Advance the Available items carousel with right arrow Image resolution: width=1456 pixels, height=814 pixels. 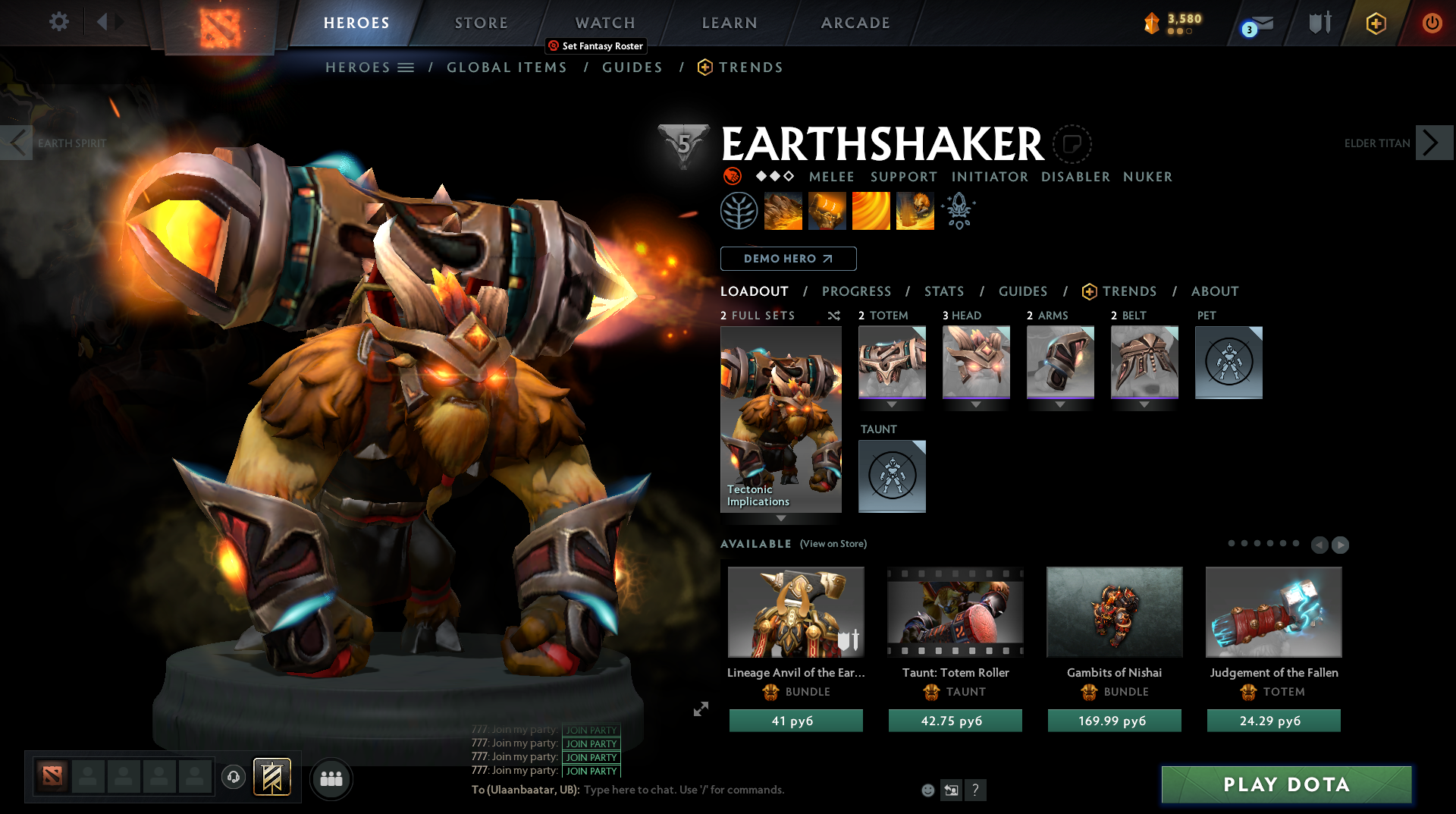[x=1341, y=545]
